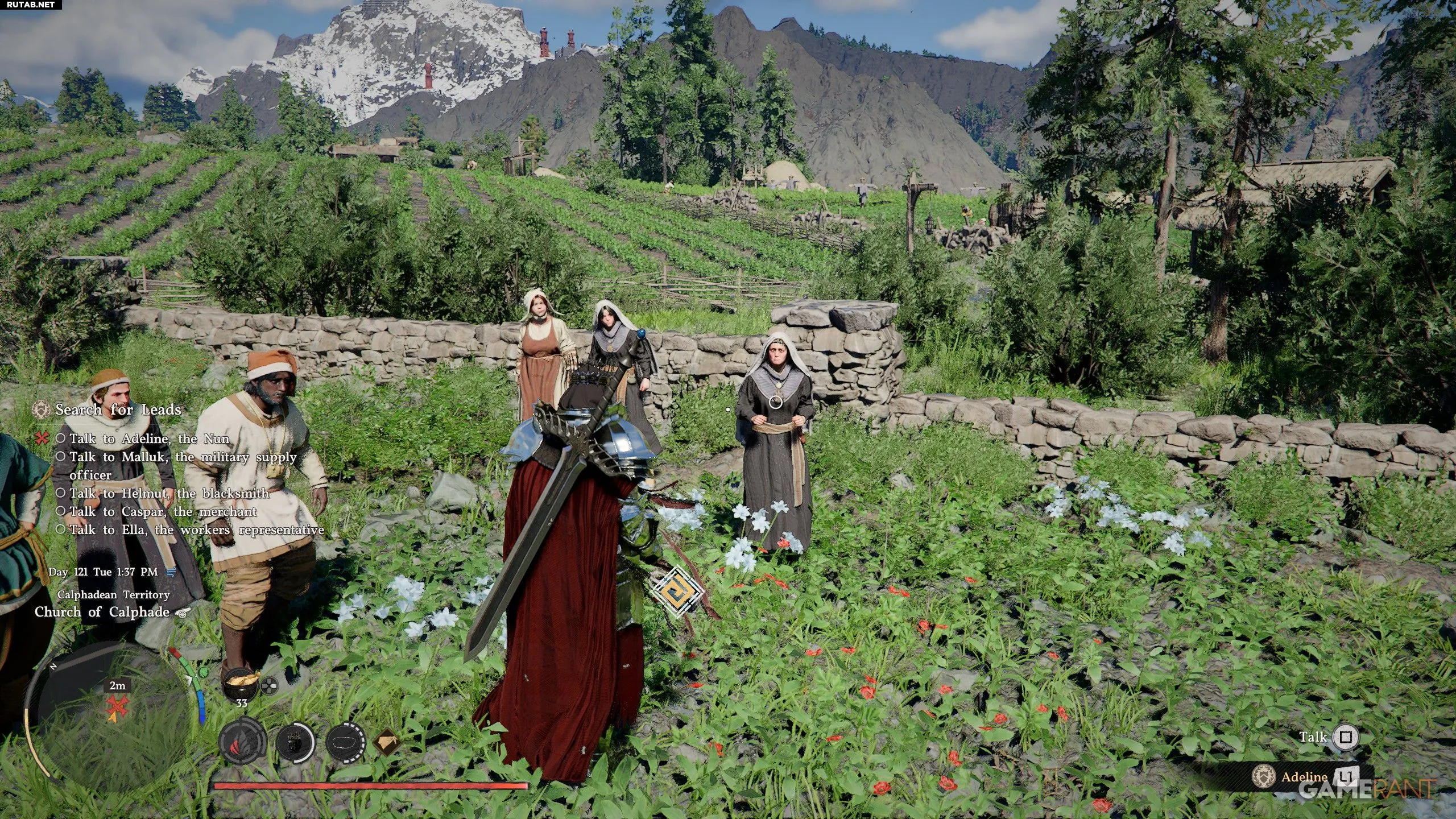Select objective Talk to Adeline, the Nun
The width and height of the screenshot is (1456, 819).
click(149, 439)
